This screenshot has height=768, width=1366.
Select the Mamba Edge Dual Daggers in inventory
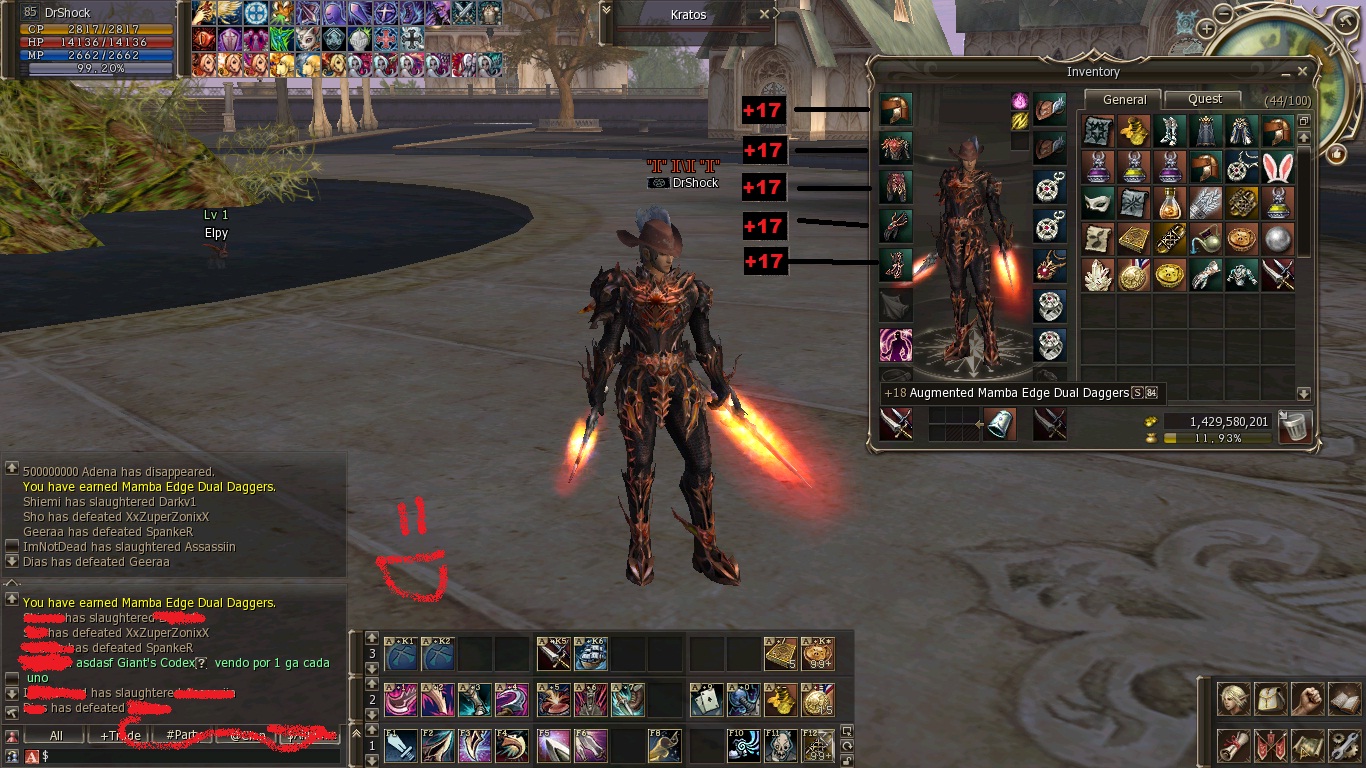[1278, 274]
